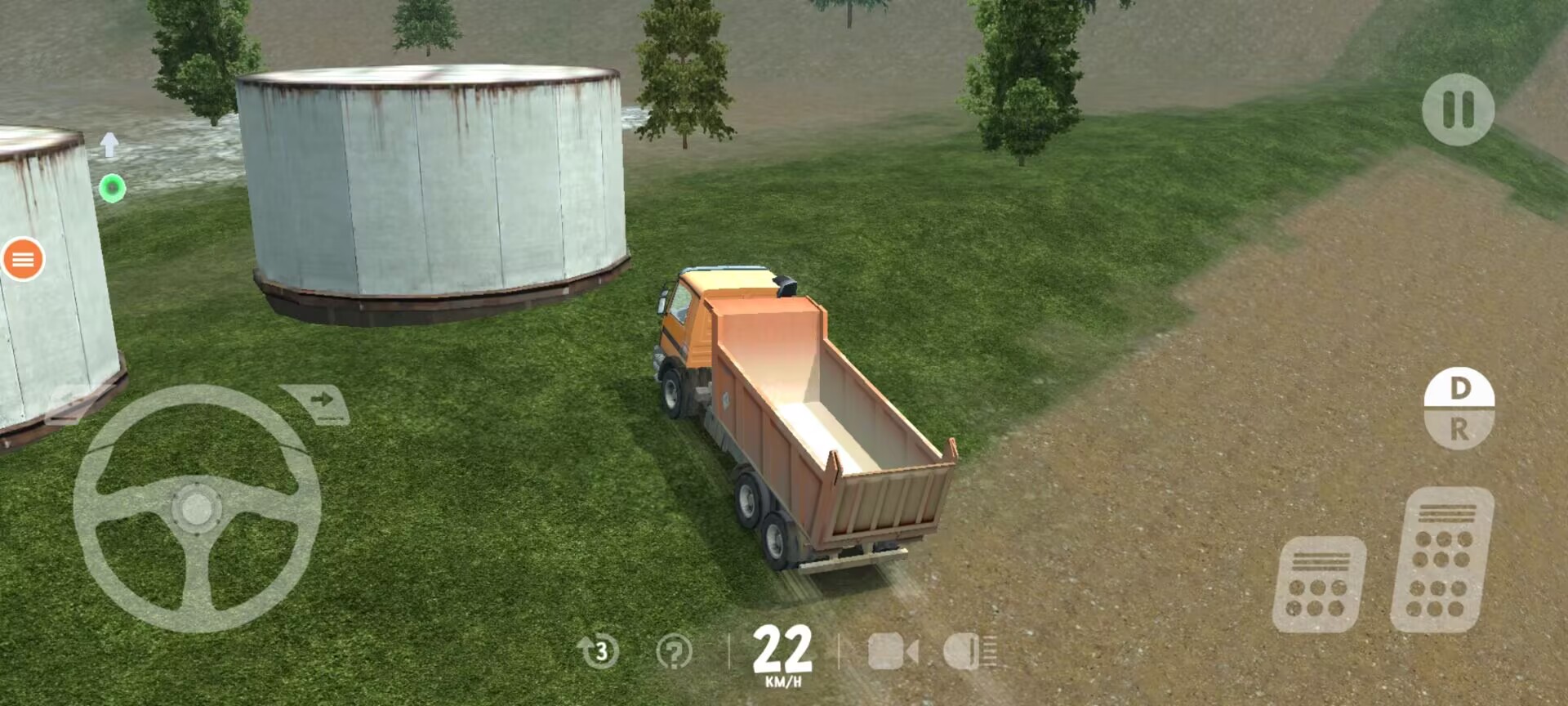Open the orange hamburger menu
1568x706 pixels.
pos(23,260)
